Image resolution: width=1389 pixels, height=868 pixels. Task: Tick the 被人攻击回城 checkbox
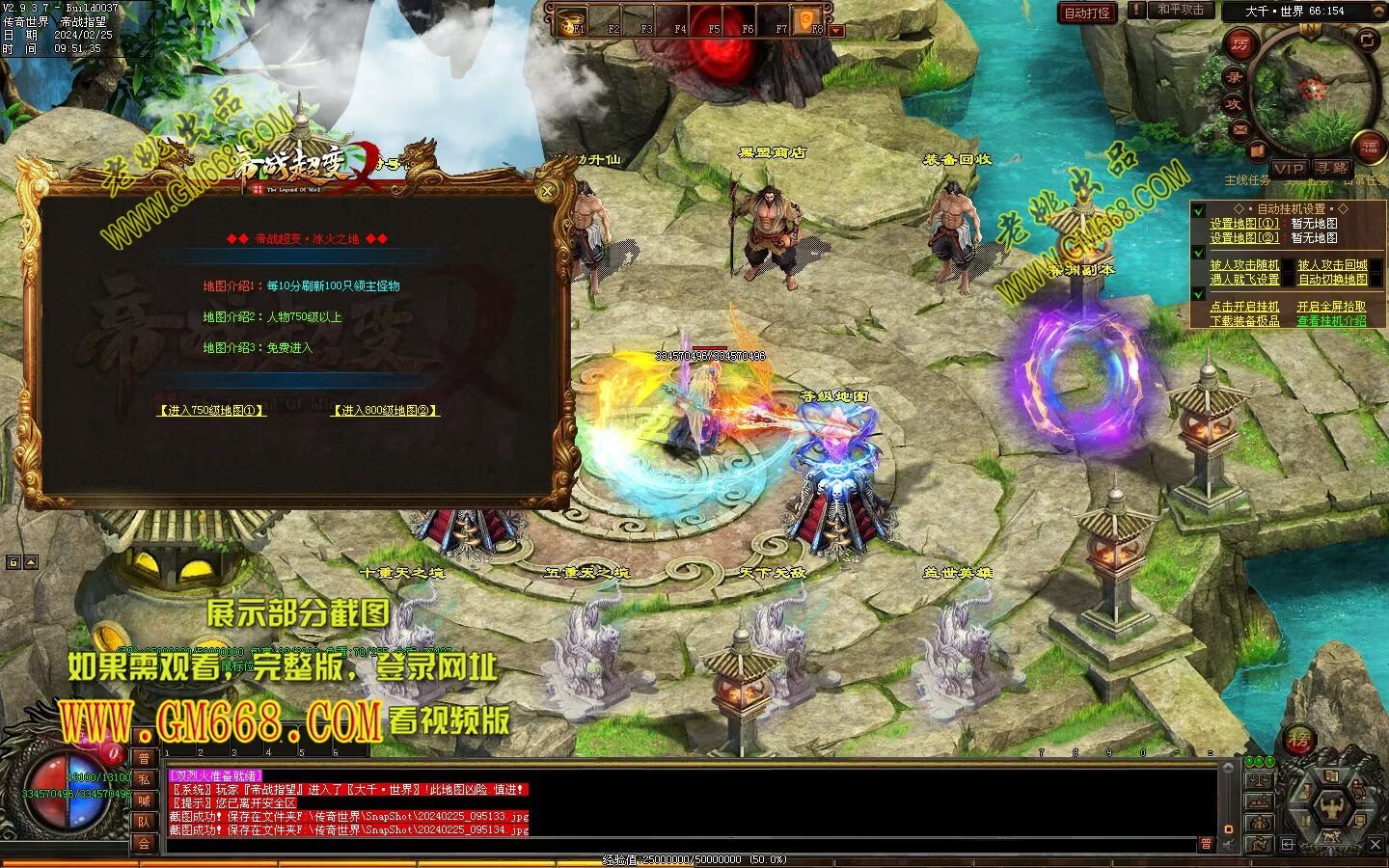[x=1332, y=264]
